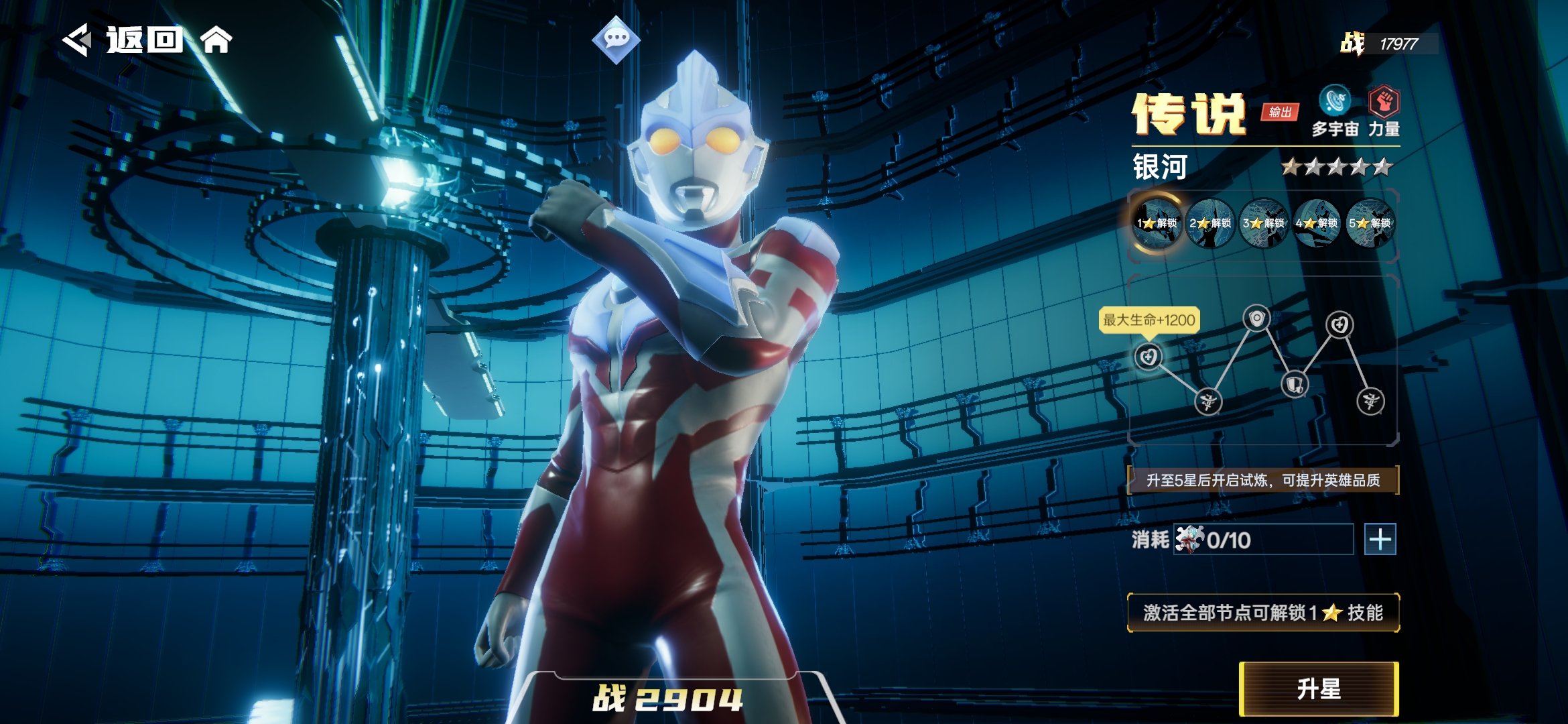Select the highlighted max HP +1200 node
Image resolution: width=1568 pixels, height=724 pixels.
pyautogui.click(x=1148, y=357)
